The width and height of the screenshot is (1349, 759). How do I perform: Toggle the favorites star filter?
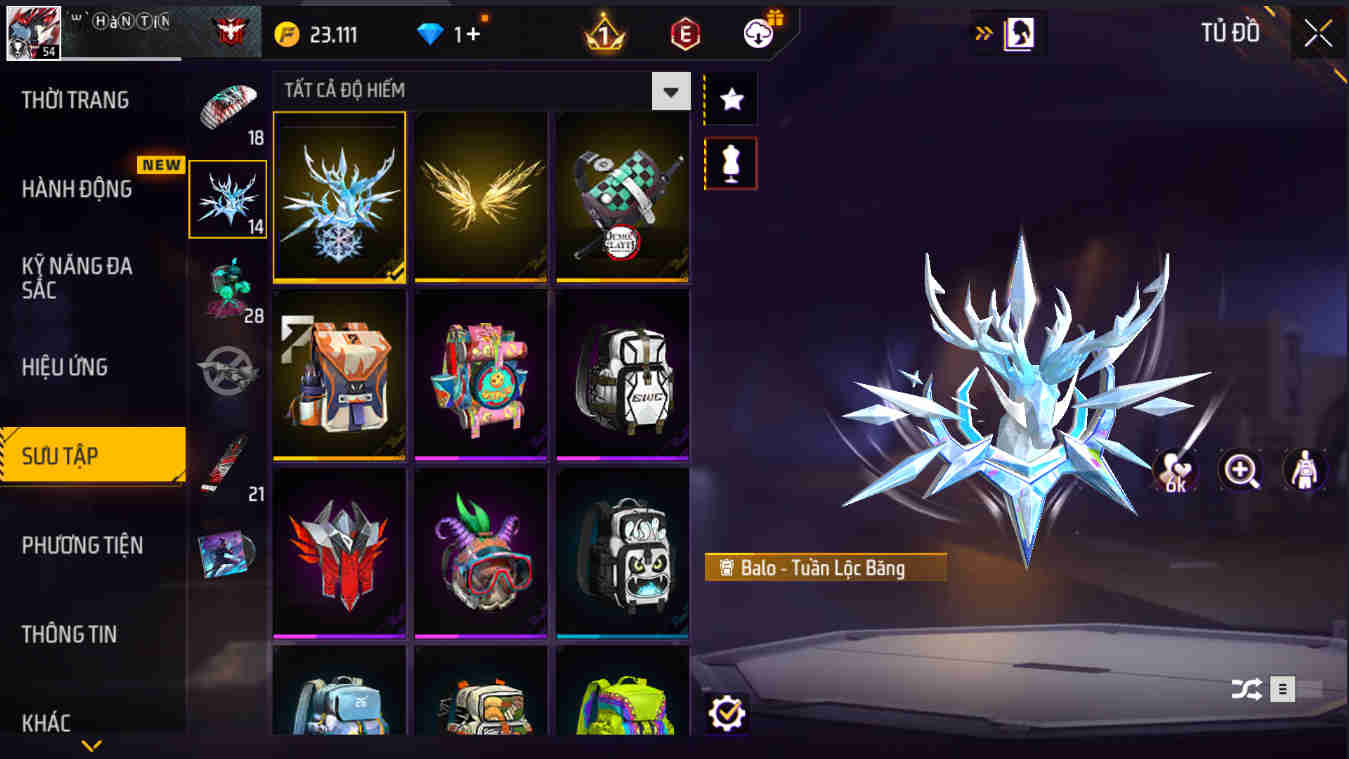point(730,98)
